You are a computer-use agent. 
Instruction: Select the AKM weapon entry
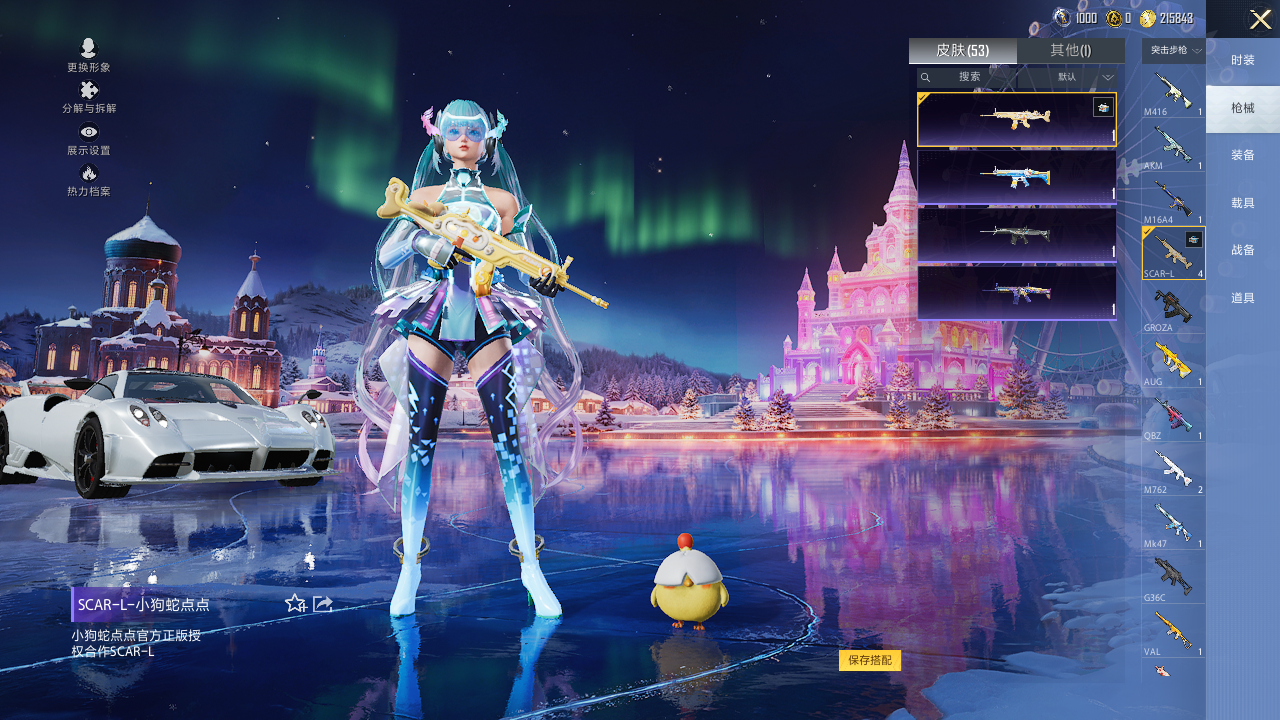point(1173,146)
